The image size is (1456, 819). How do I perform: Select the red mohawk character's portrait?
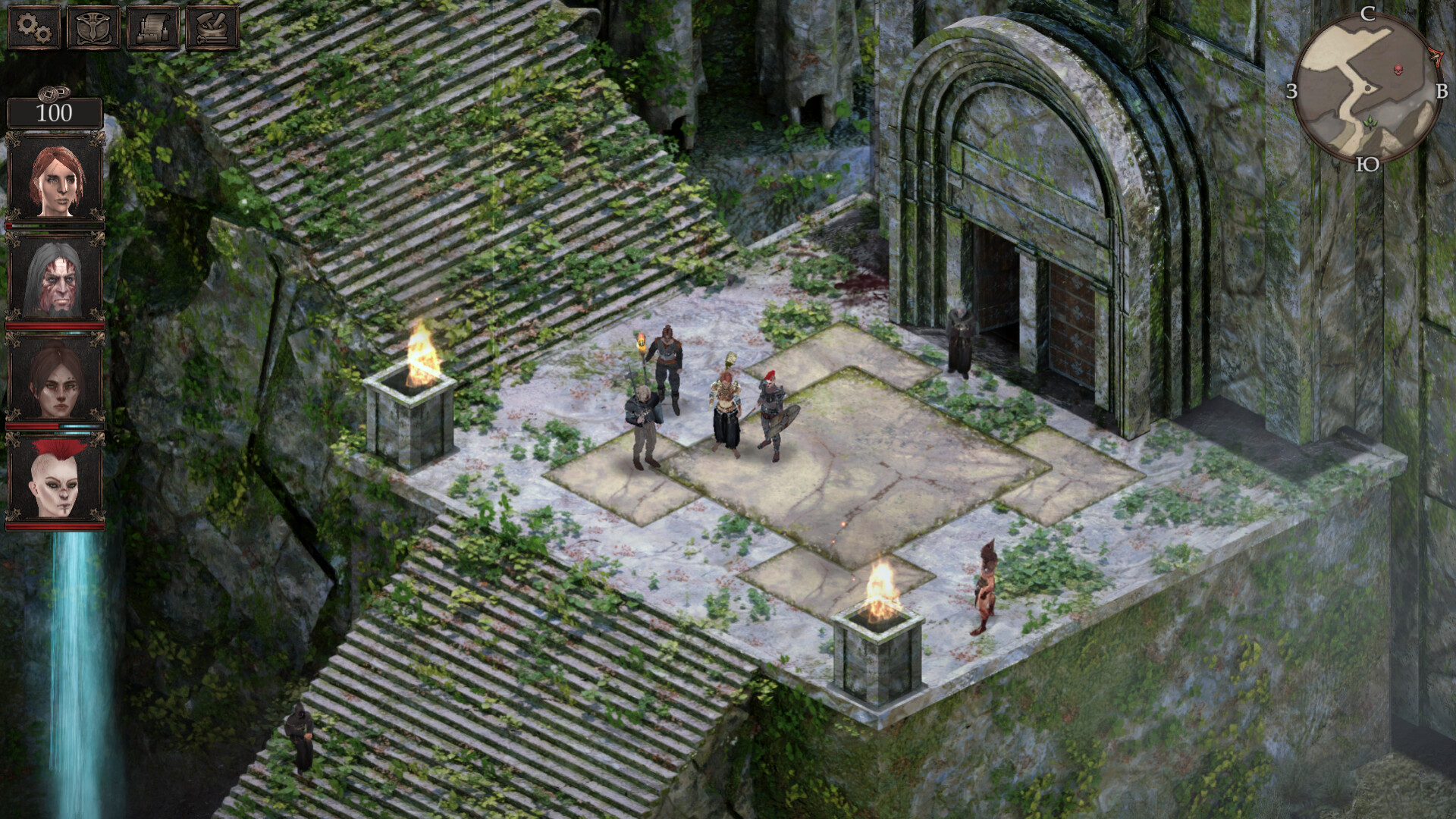pos(55,476)
